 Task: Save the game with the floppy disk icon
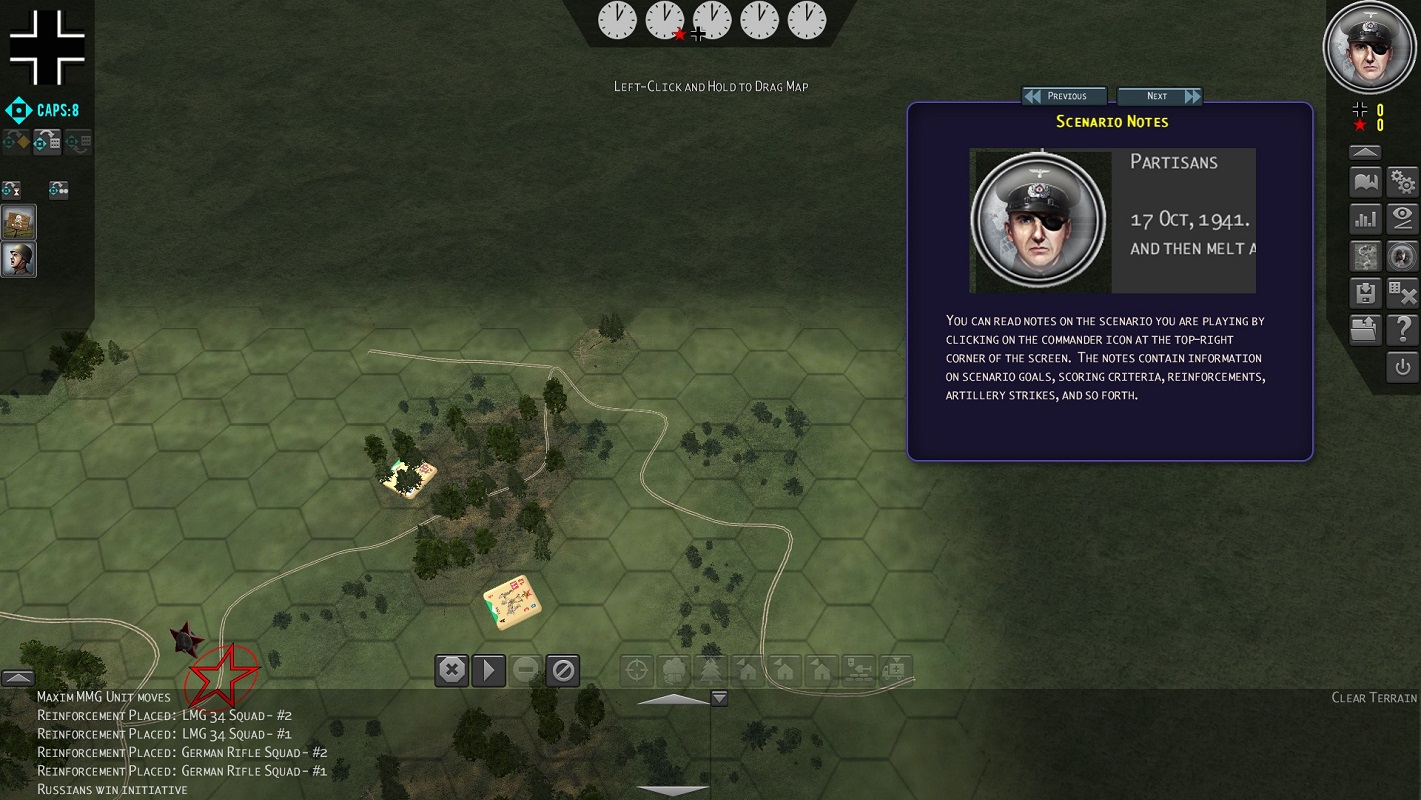click(1365, 293)
